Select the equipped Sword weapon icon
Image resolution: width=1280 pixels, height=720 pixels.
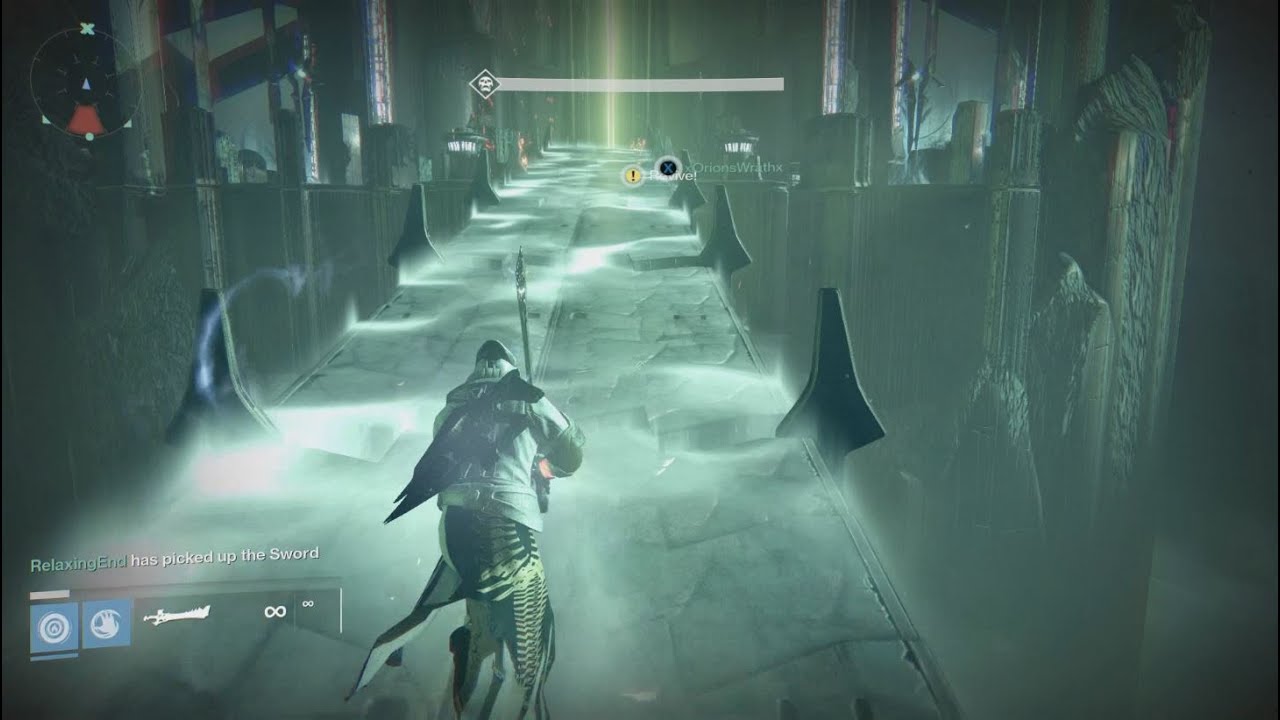(175, 615)
